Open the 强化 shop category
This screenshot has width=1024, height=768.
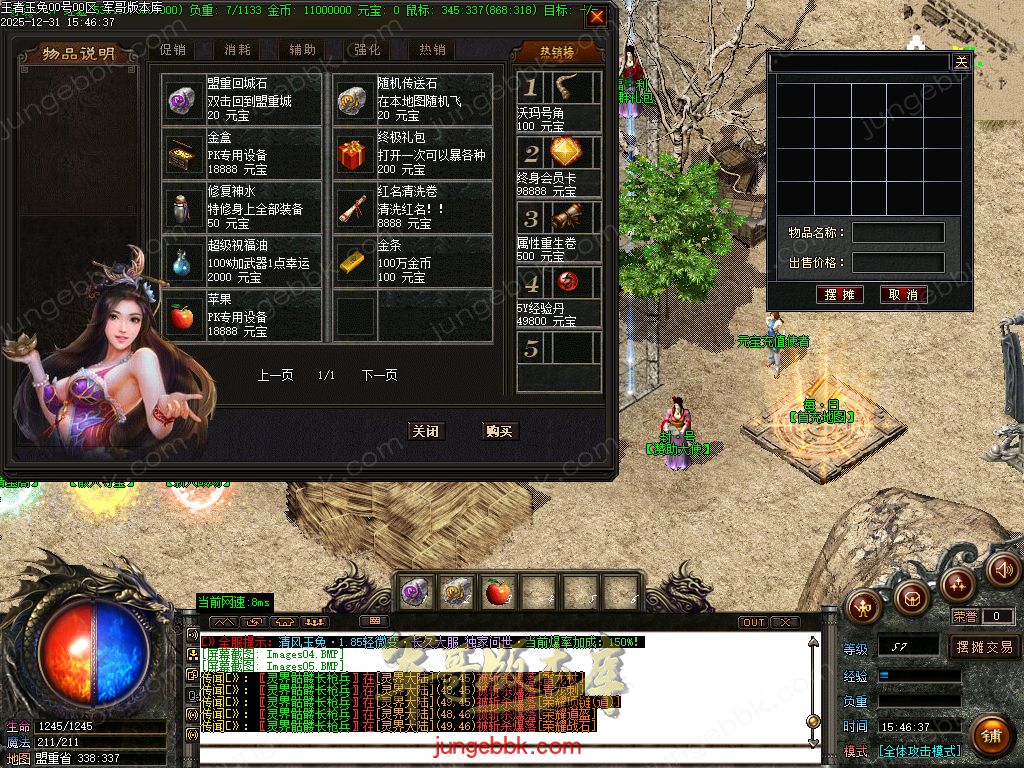point(367,49)
